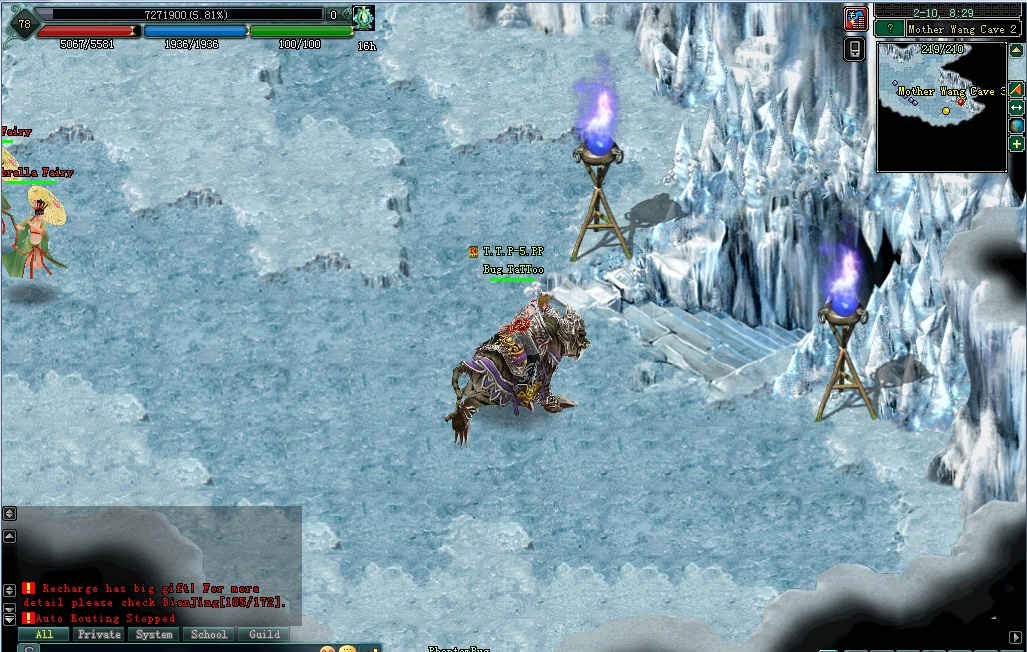
Task: Show the School chat channel
Action: [209, 634]
